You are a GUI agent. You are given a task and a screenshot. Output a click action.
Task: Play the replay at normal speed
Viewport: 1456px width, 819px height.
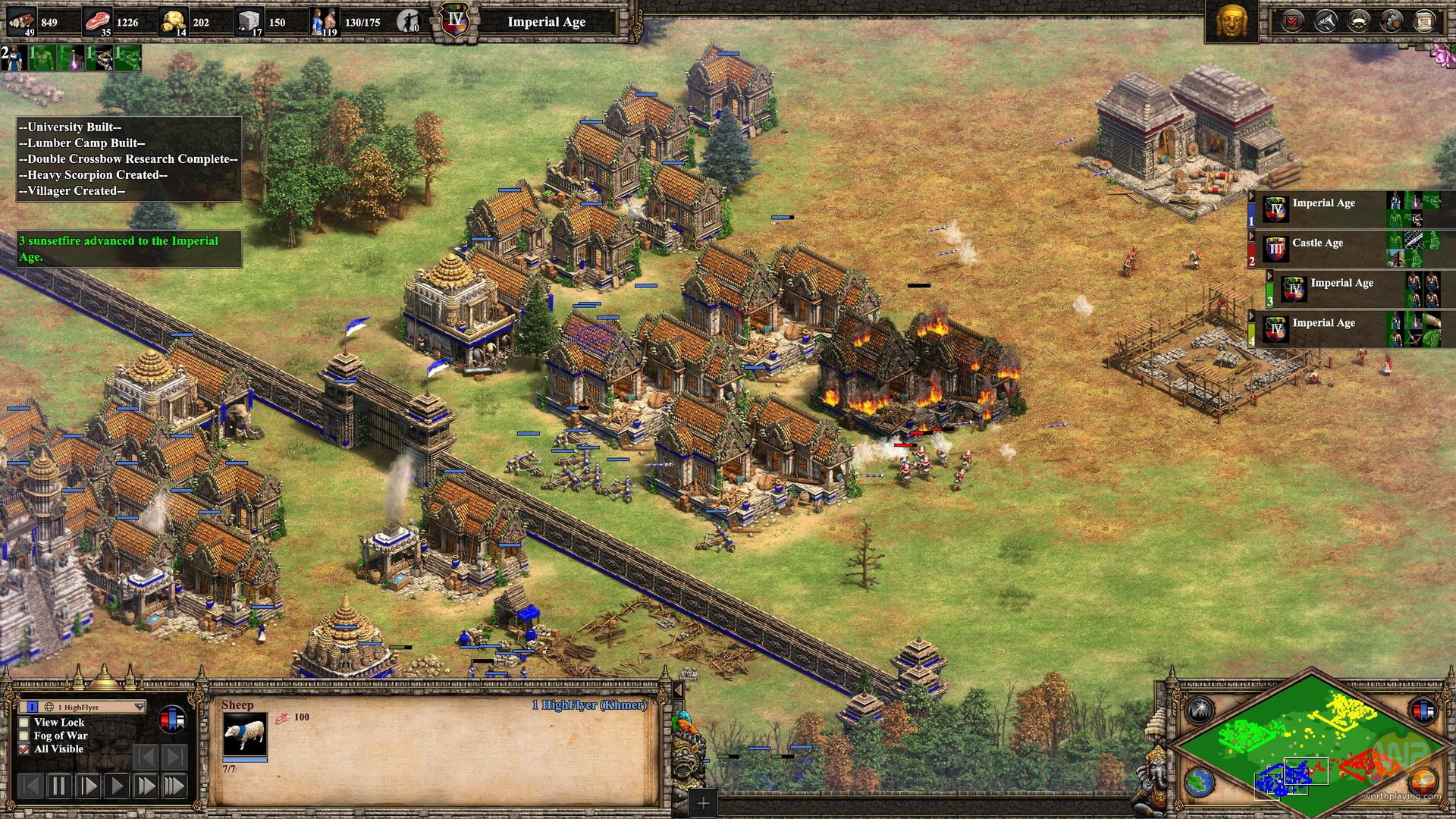[x=118, y=786]
